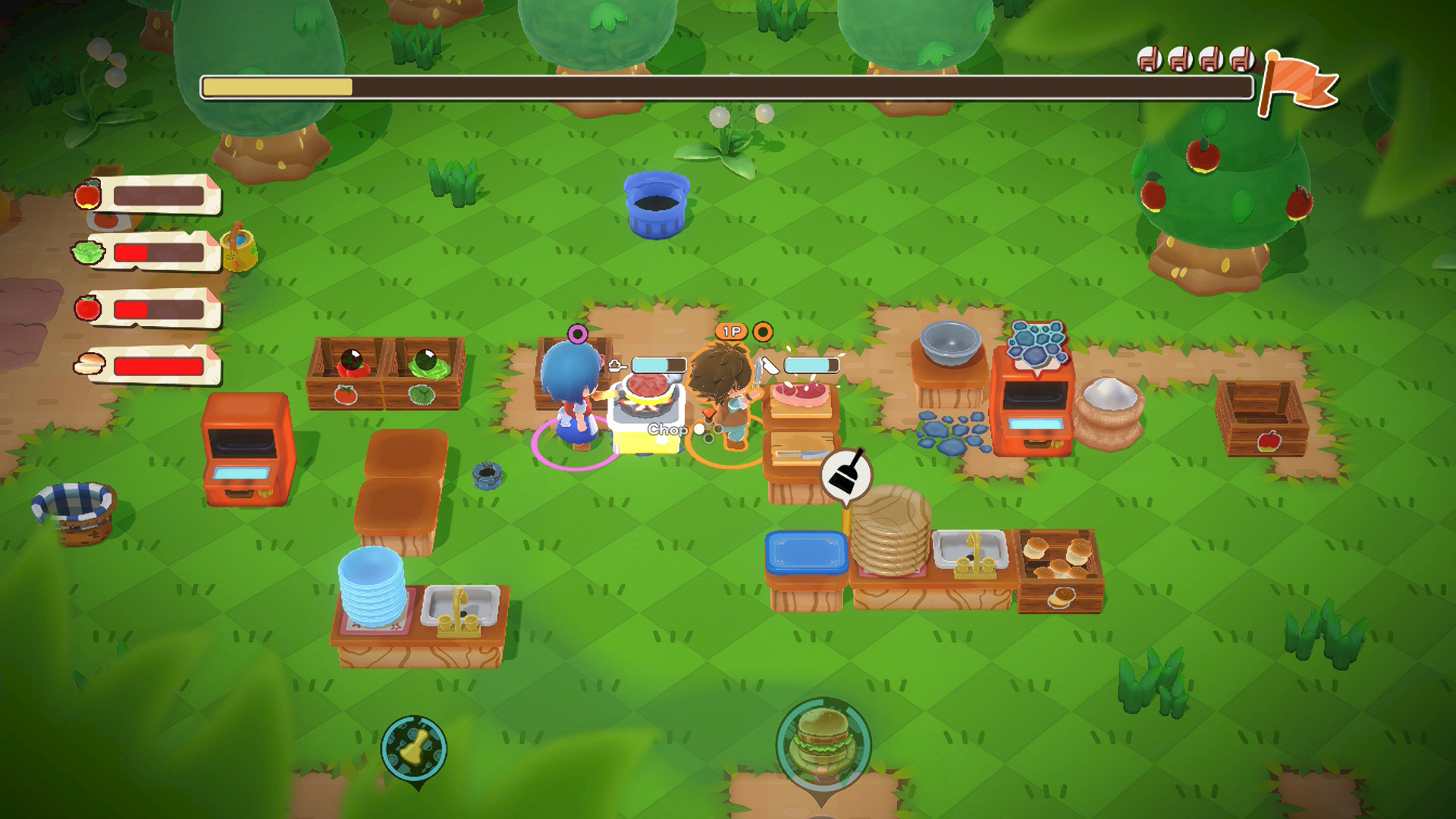This screenshot has height=819, width=1456.
Task: Select the chopping bone icon at bottom left
Action: coord(414,748)
